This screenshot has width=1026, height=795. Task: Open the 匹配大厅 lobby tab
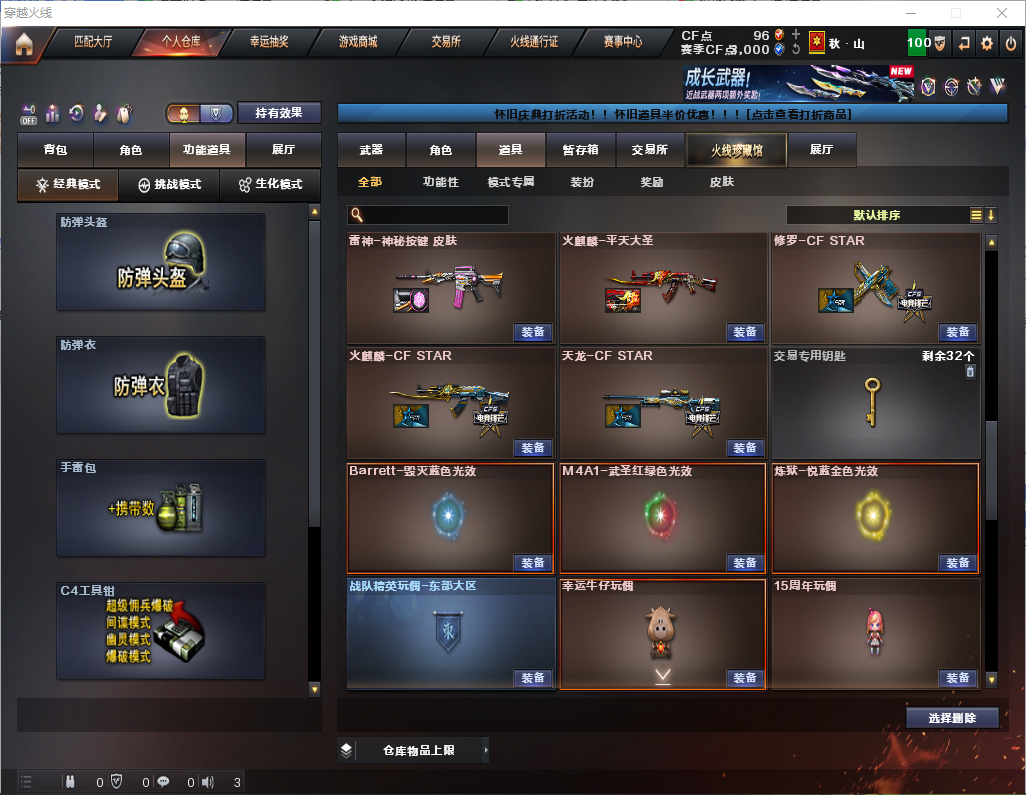(94, 42)
